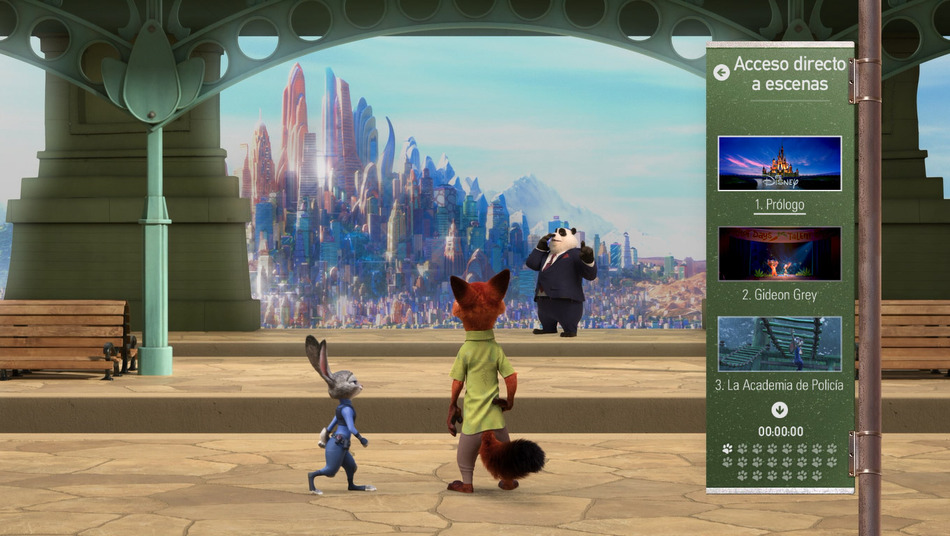Show more scenes with the down arrow

click(779, 409)
